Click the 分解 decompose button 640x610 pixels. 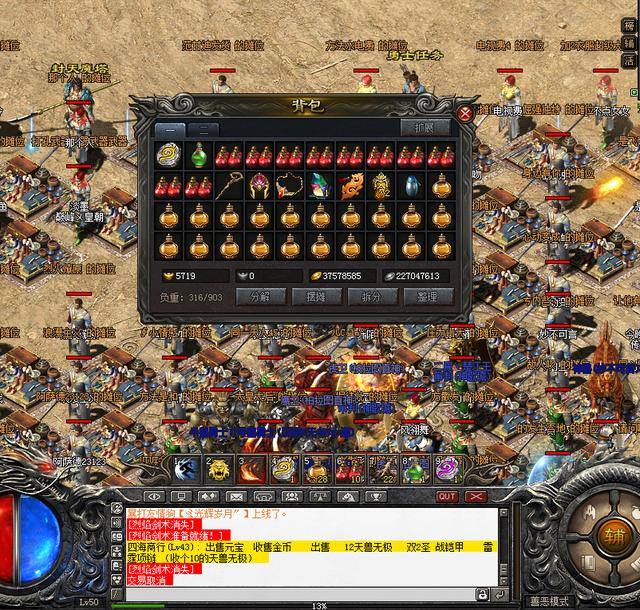pos(260,296)
